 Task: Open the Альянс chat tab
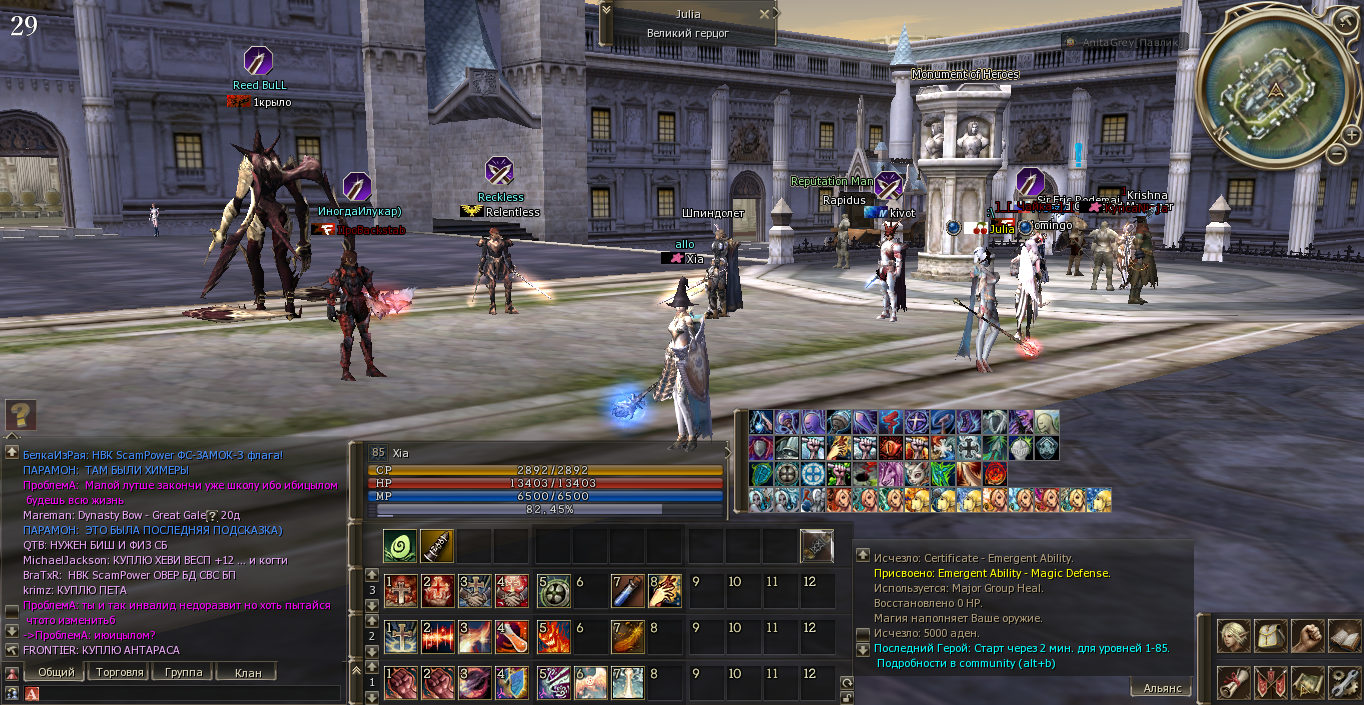[1161, 688]
